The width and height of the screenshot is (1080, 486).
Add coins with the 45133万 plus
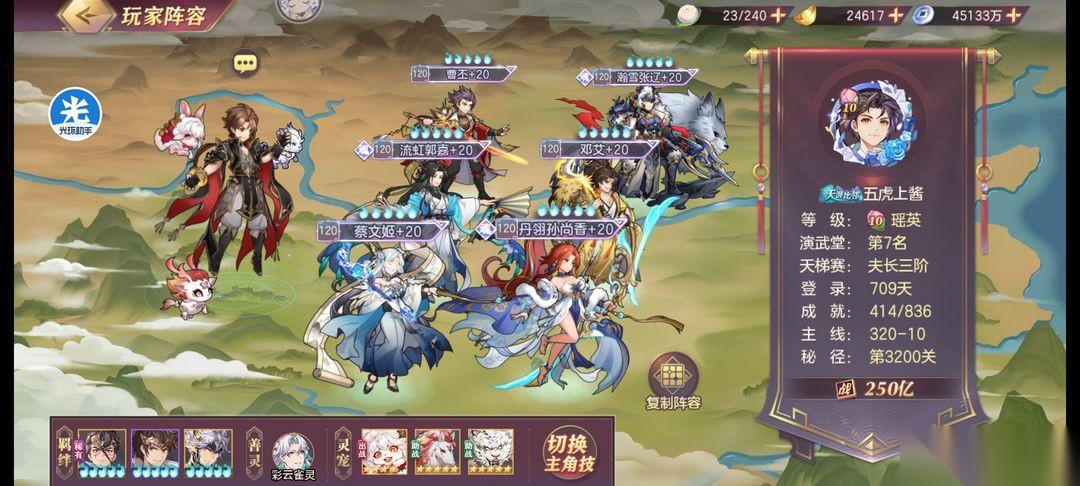coord(1016,15)
